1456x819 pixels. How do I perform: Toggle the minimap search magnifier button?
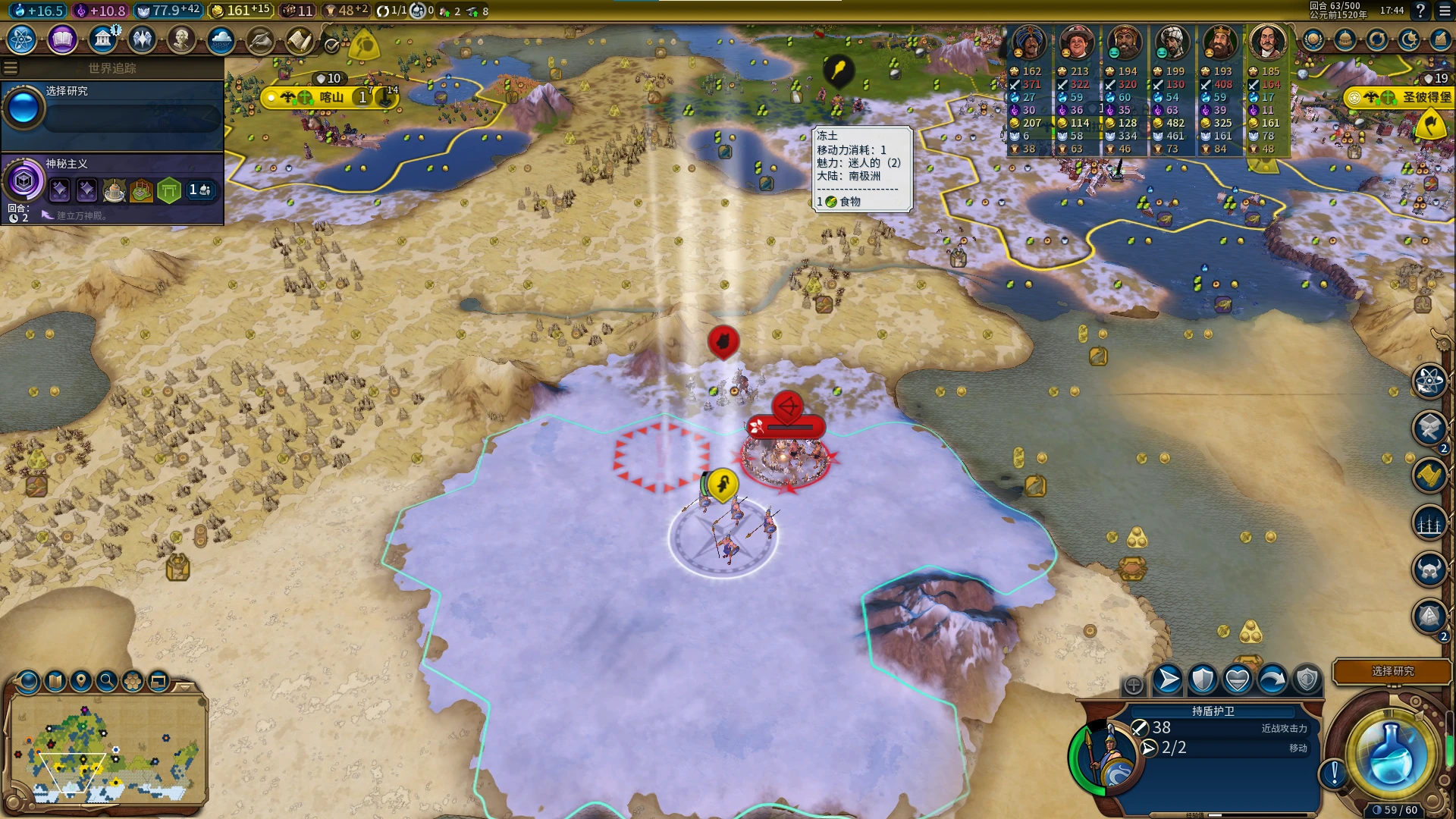(x=107, y=681)
